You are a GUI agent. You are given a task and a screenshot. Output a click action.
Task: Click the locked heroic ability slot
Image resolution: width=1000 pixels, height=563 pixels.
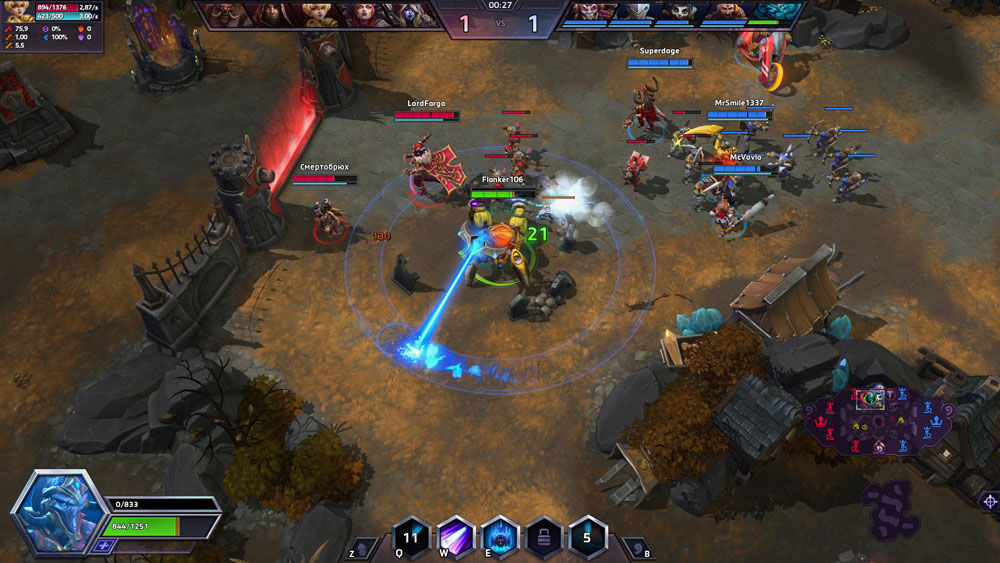click(x=543, y=535)
